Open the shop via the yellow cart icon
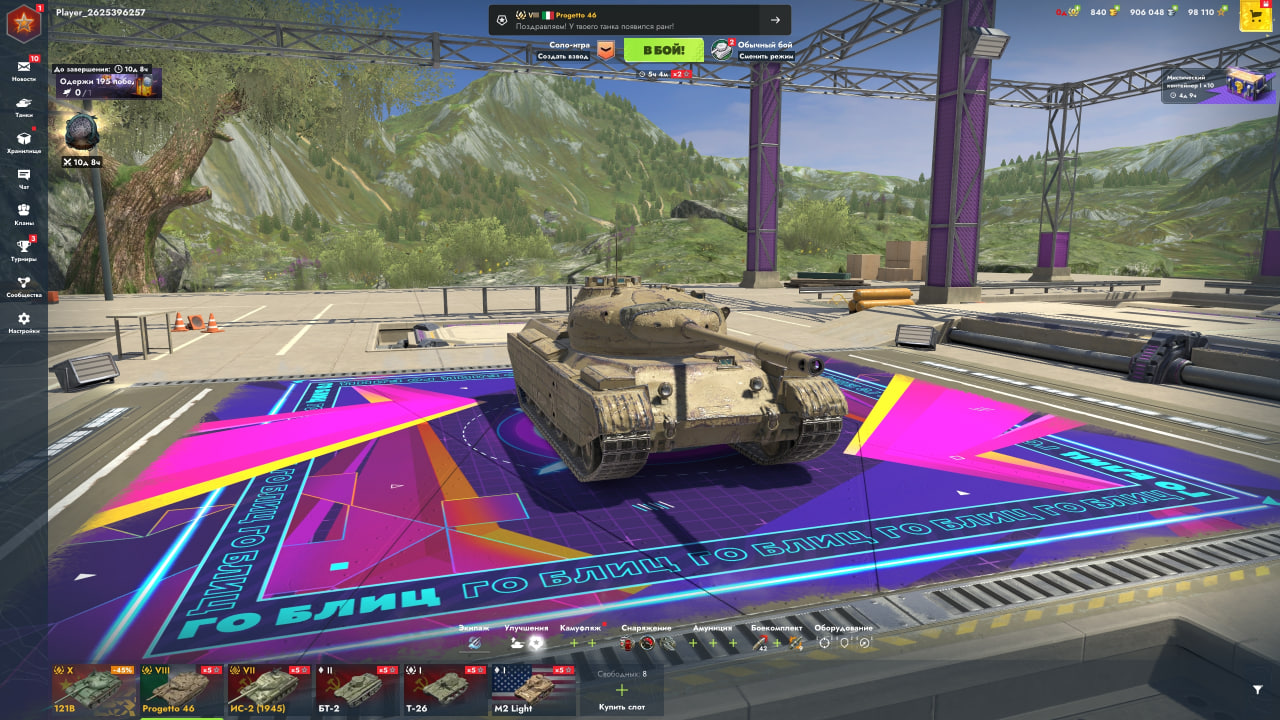The image size is (1280, 720). pos(1255,15)
